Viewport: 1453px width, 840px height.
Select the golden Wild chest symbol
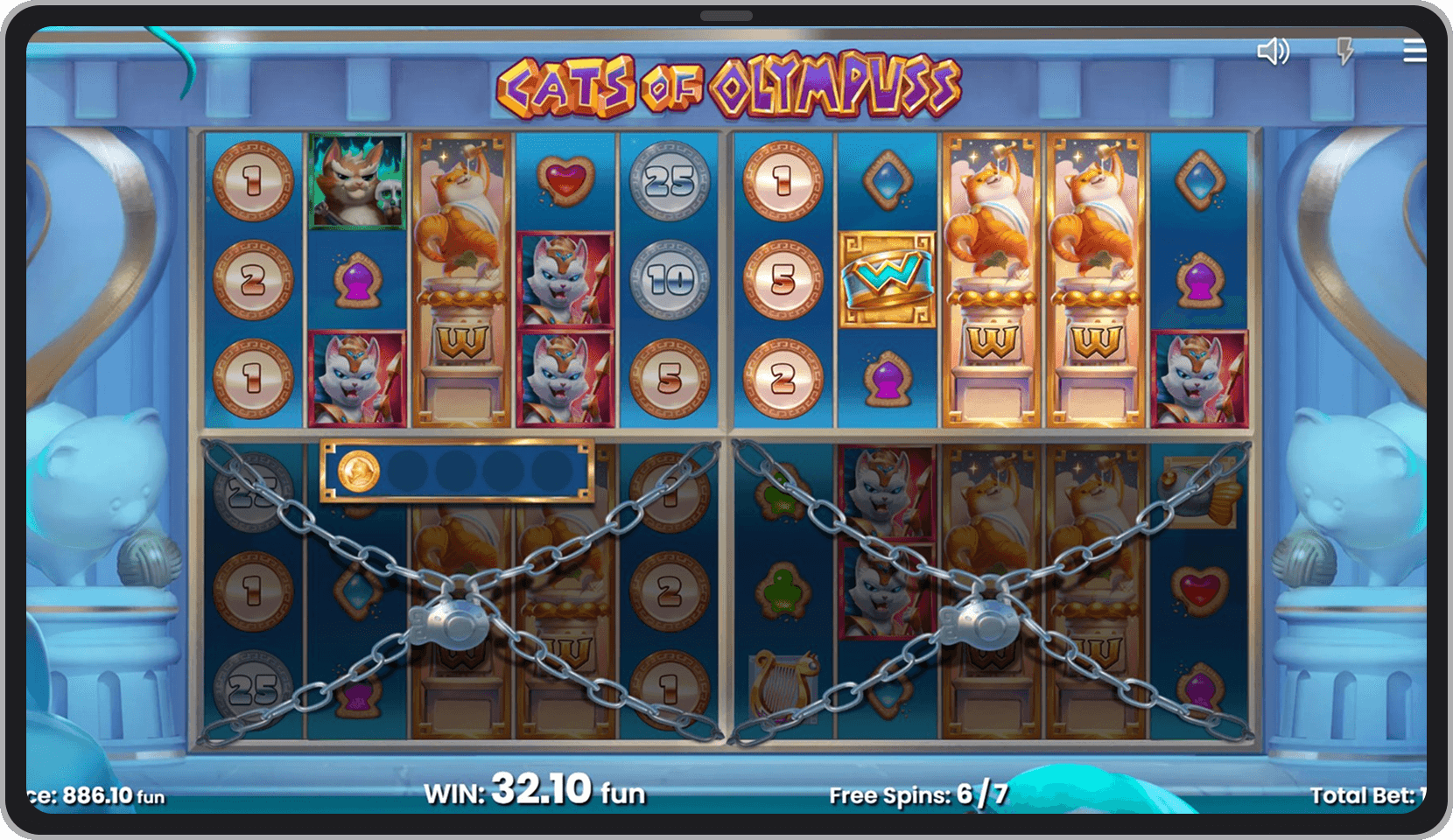pyautogui.click(x=888, y=278)
